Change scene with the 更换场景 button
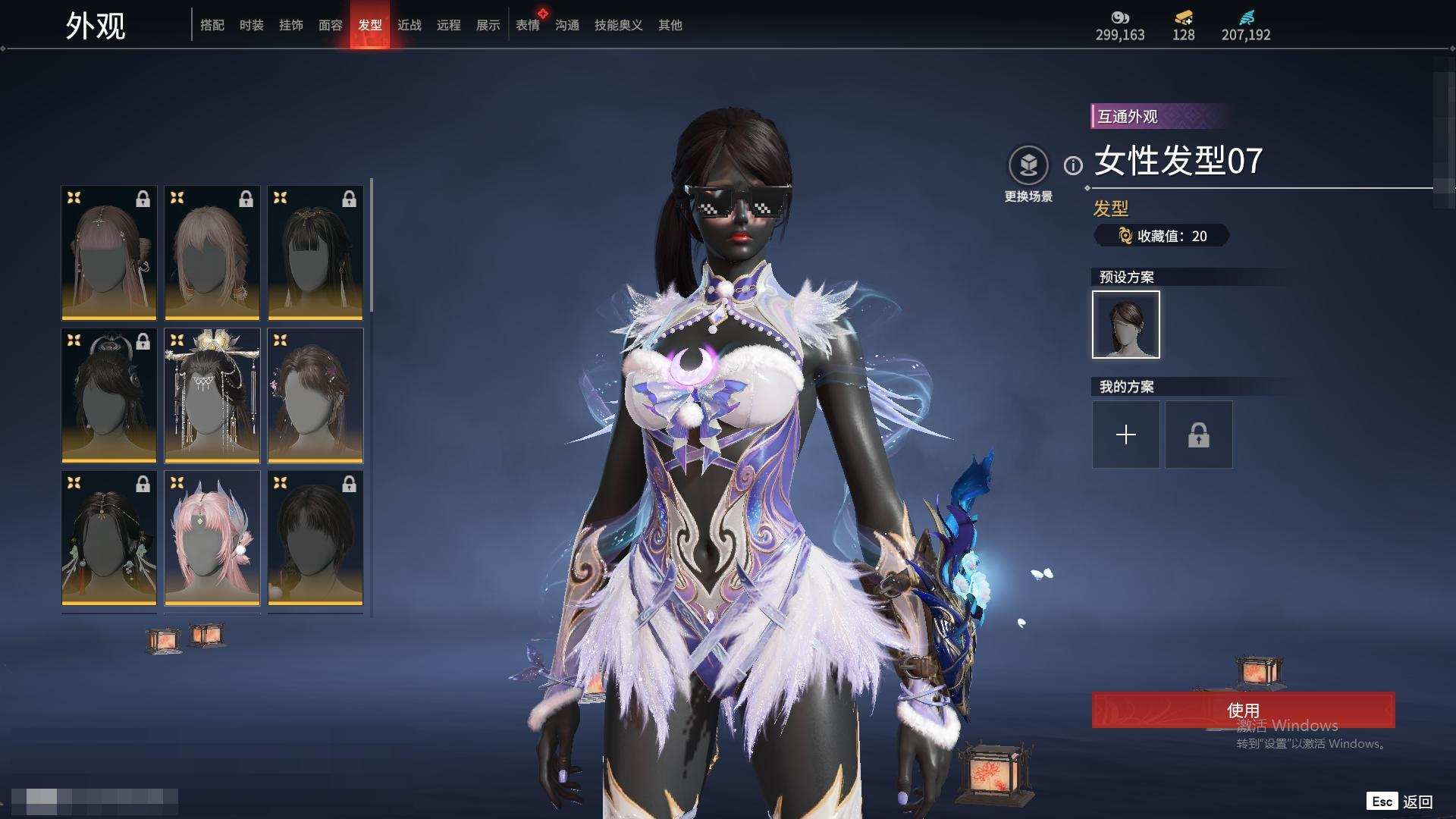Image resolution: width=1456 pixels, height=819 pixels. point(1028,165)
